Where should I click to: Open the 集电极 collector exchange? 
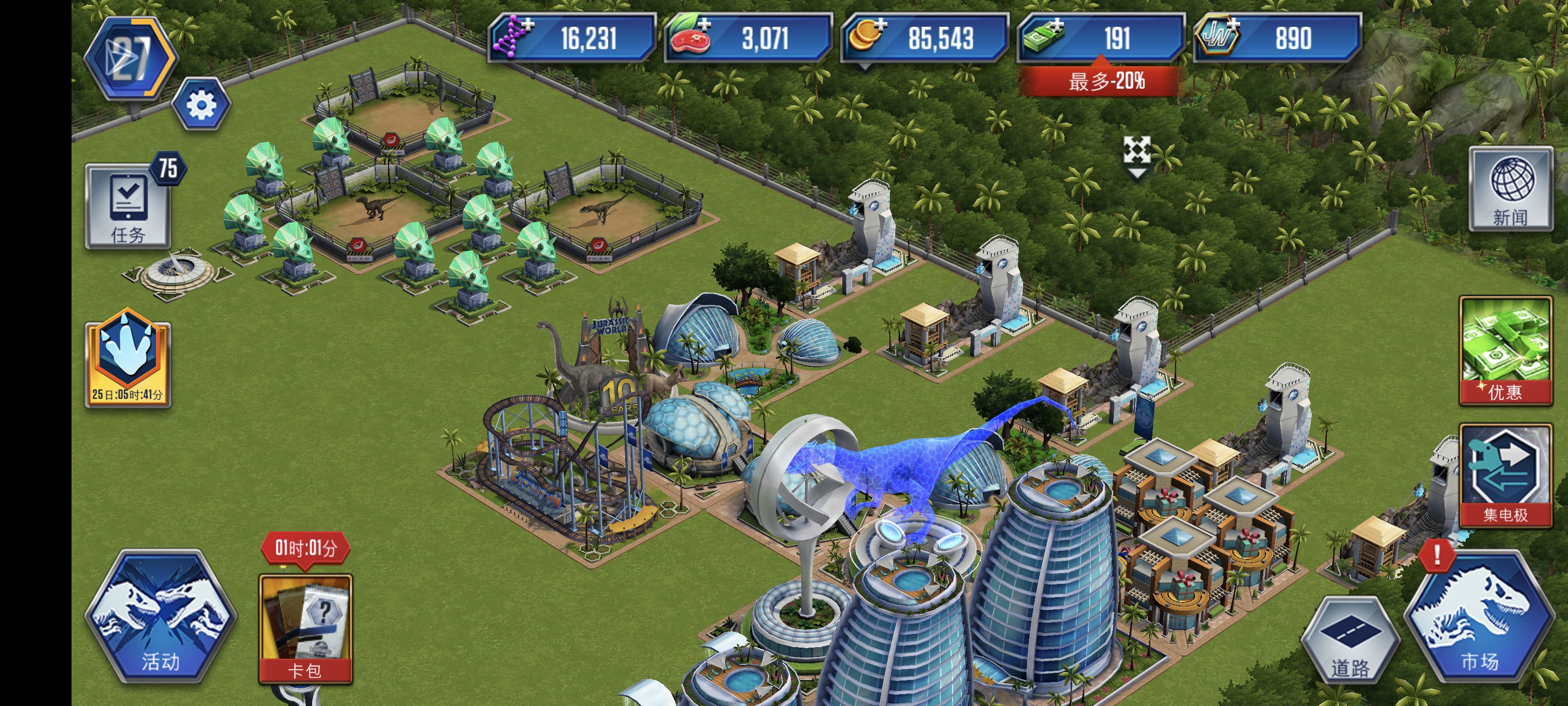pyautogui.click(x=1505, y=476)
